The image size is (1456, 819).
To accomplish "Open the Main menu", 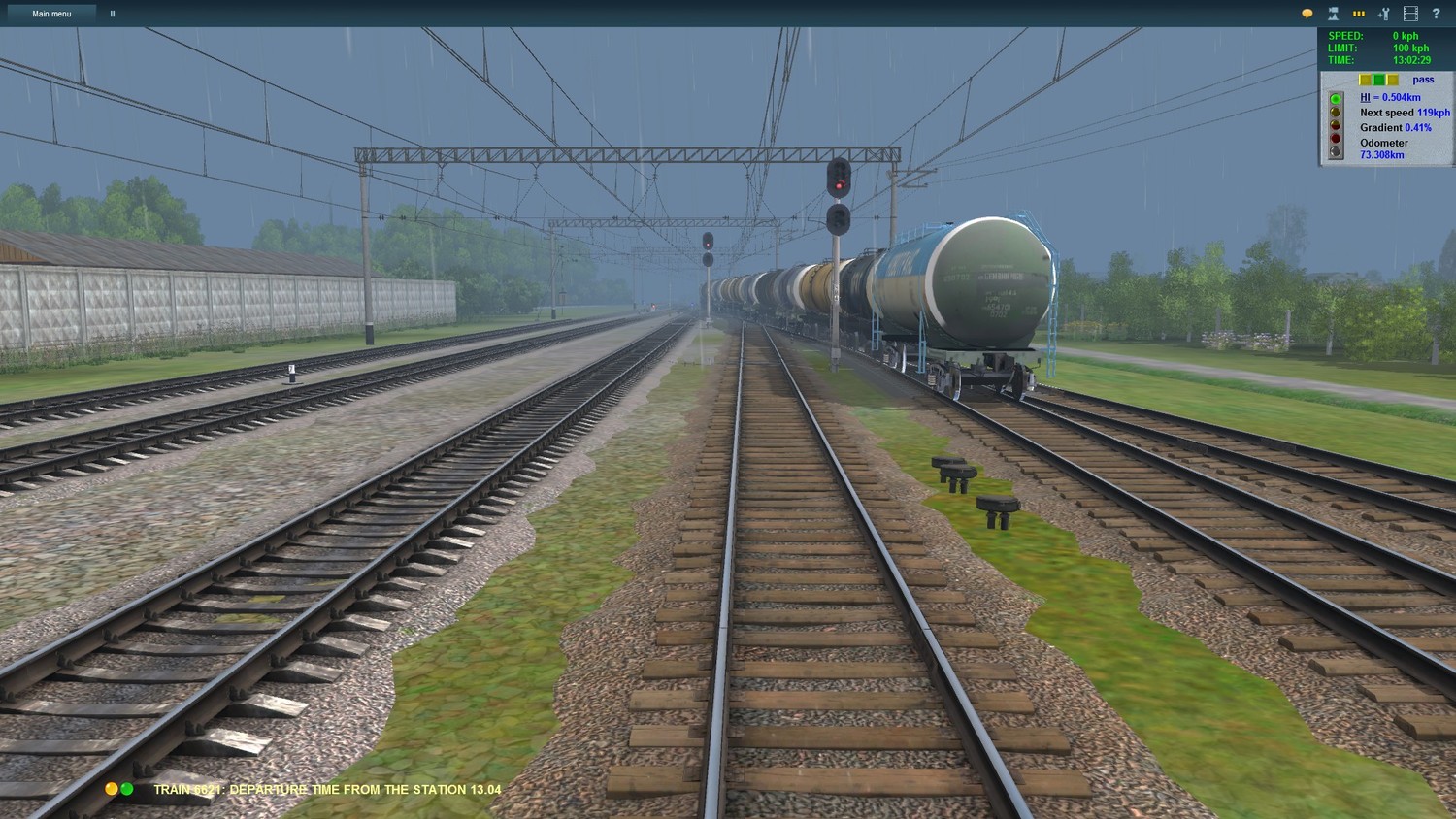I will point(51,14).
